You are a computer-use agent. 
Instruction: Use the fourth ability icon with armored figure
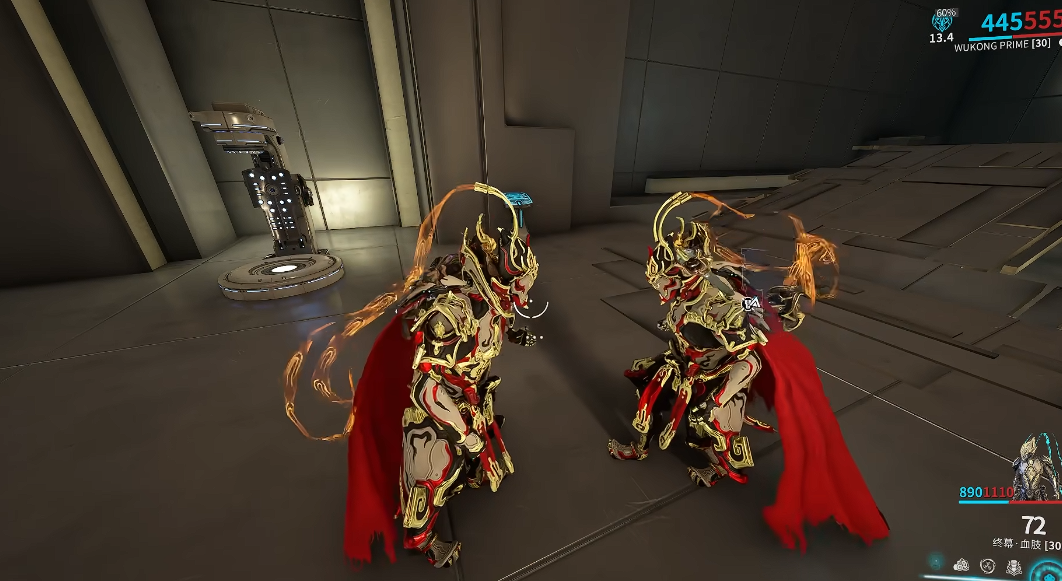[x=1014, y=566]
